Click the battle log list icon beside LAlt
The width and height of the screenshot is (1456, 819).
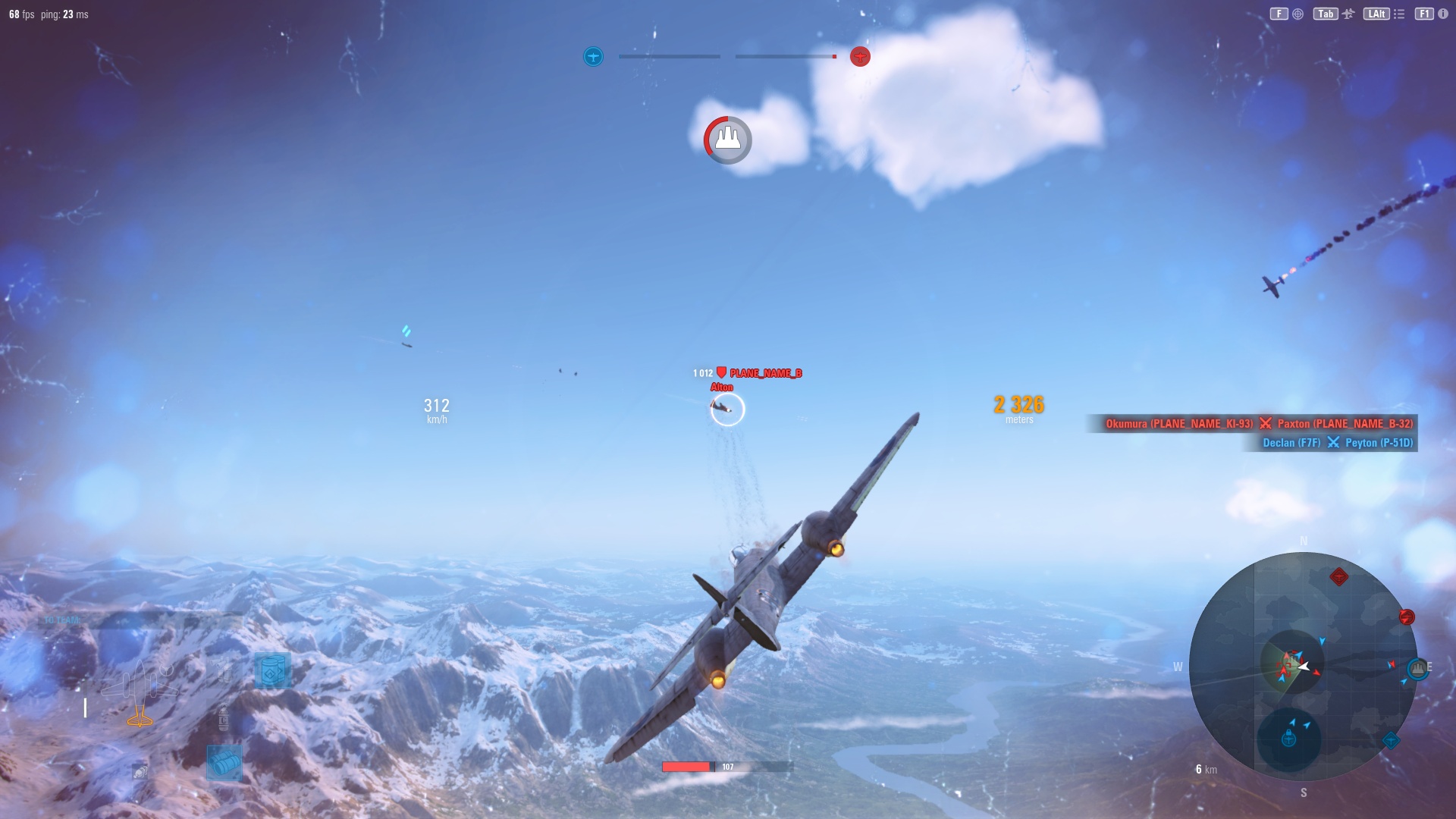pos(1398,13)
